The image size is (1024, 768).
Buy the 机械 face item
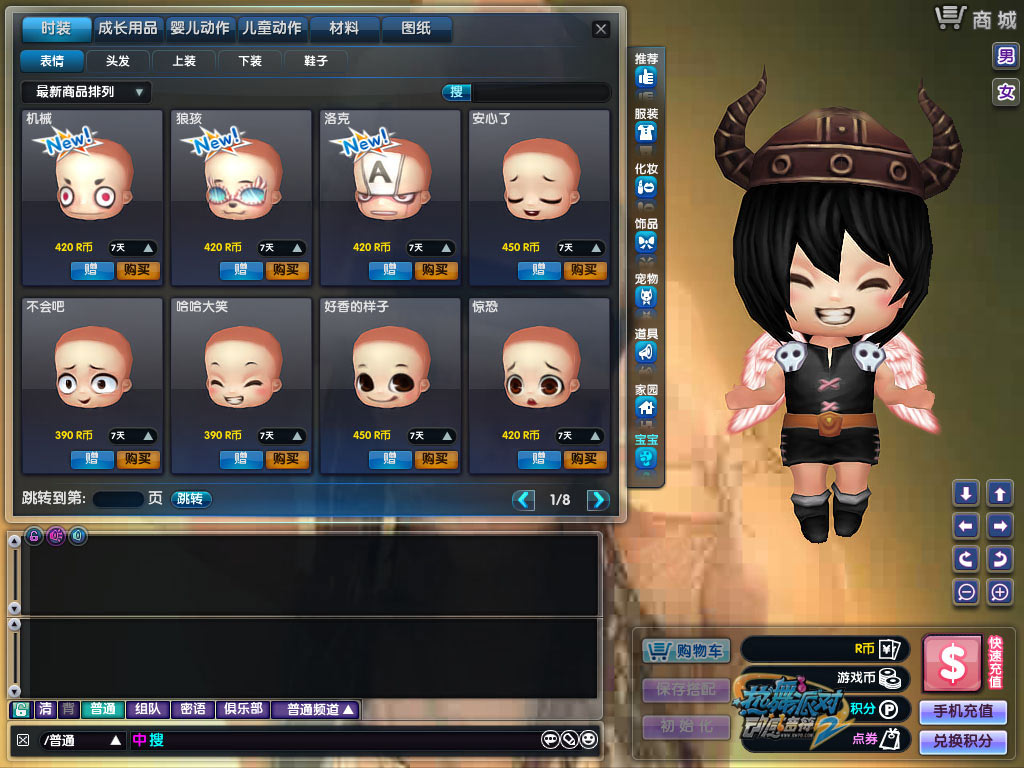click(138, 270)
